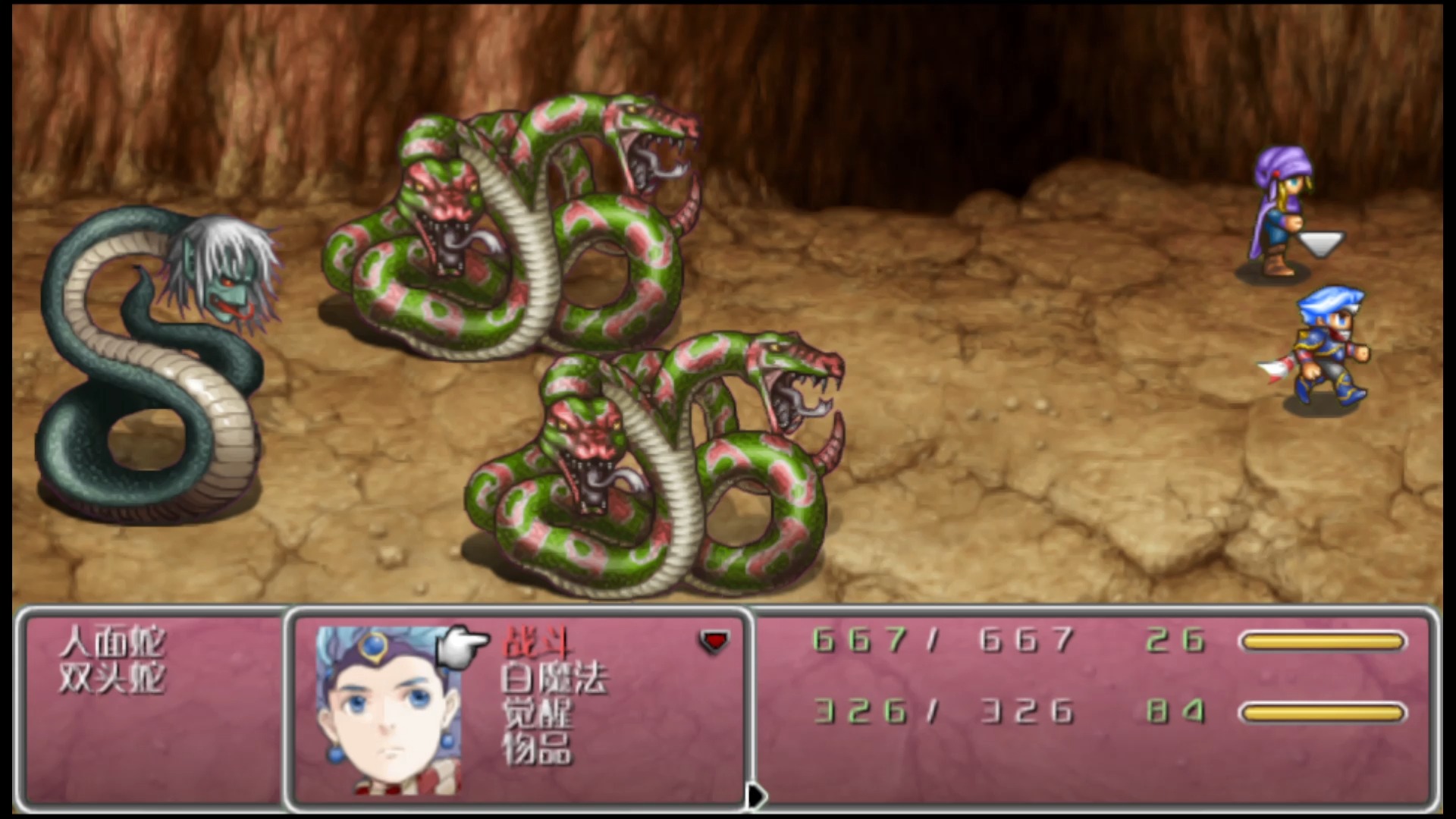Click the red down-arrow in command window
This screenshot has height=819, width=1456.
coord(714,642)
